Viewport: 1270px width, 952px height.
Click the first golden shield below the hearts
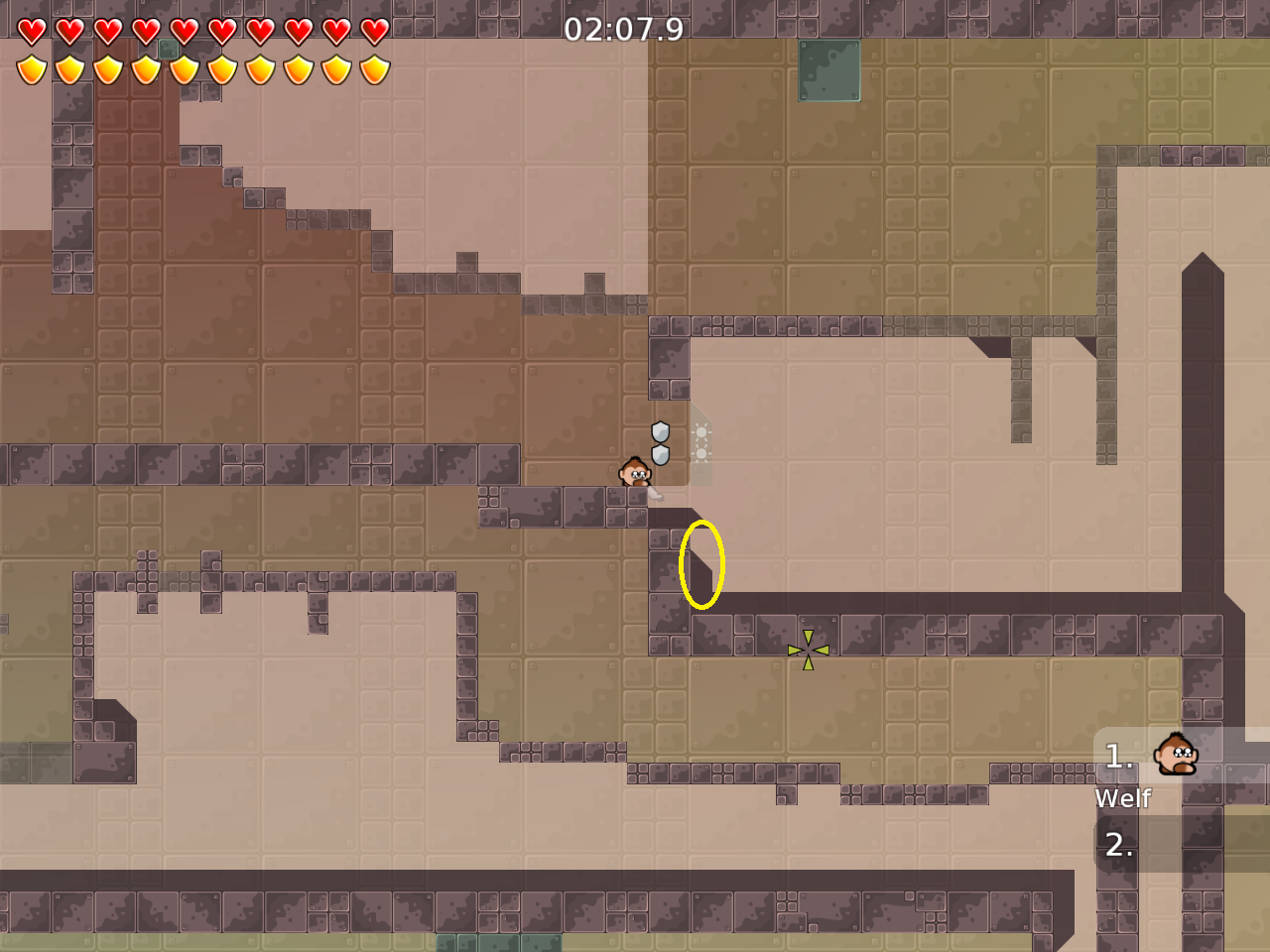pyautogui.click(x=32, y=68)
